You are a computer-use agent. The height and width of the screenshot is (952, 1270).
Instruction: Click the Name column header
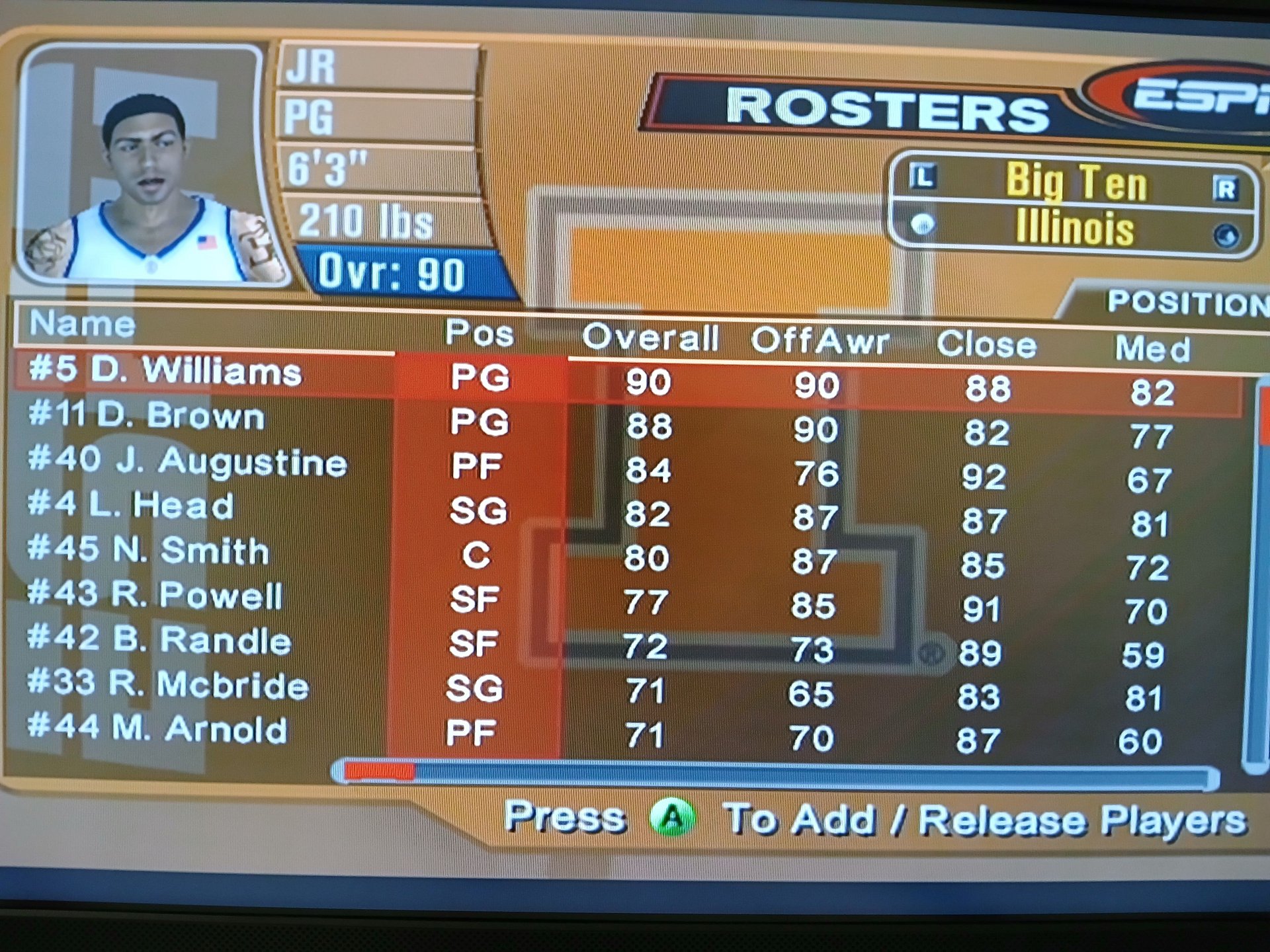coord(83,324)
